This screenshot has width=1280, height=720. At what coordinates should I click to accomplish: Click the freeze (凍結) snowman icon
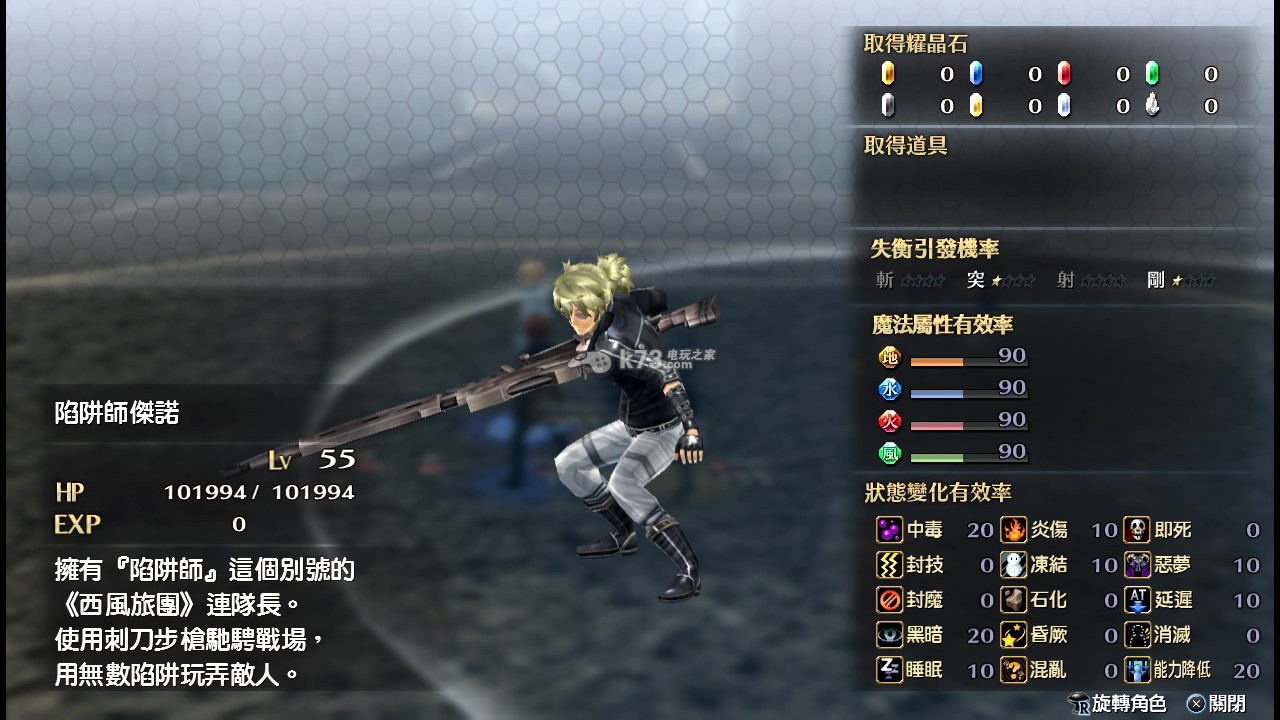[x=1014, y=565]
